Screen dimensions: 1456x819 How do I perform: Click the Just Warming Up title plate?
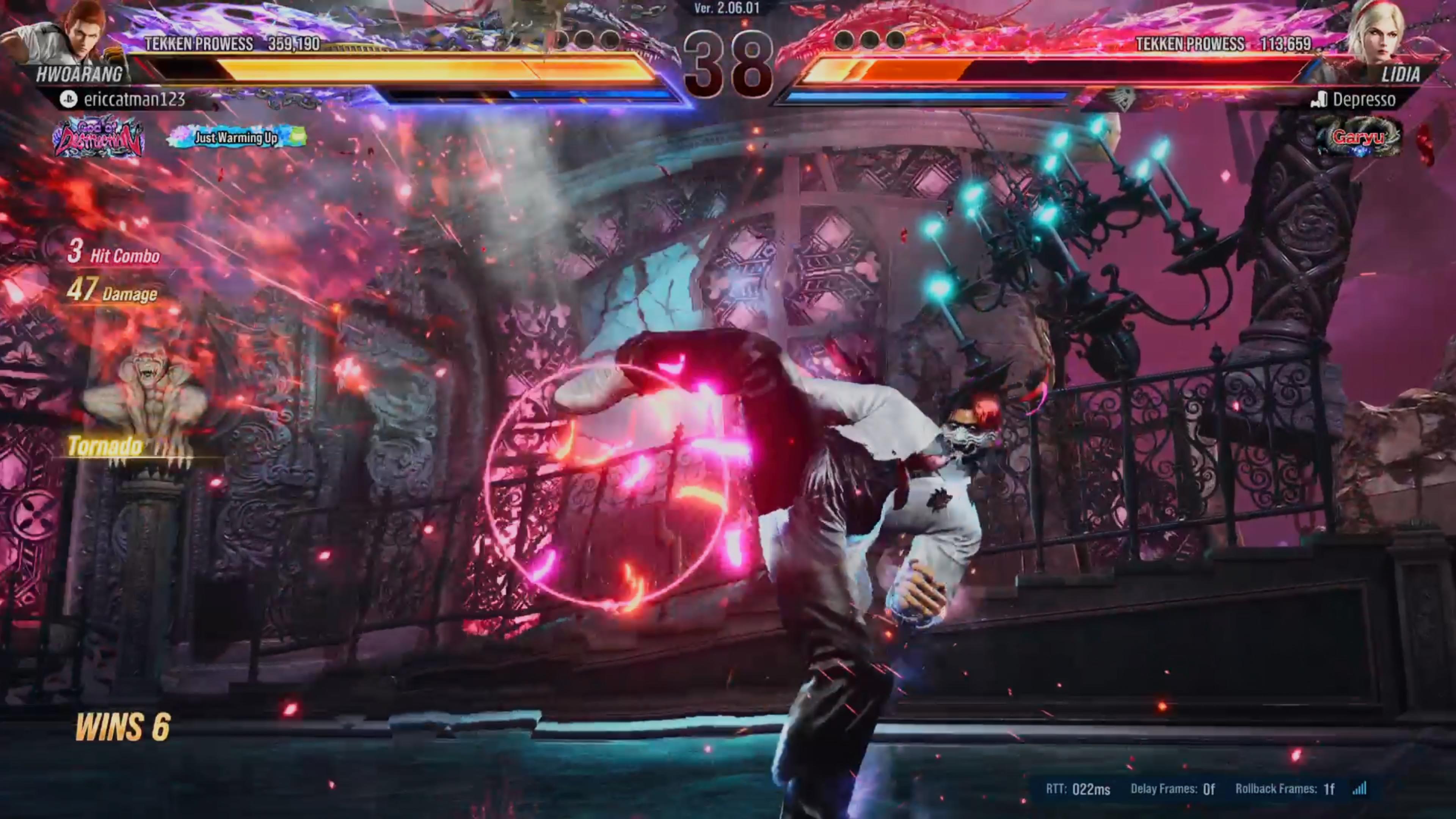(x=237, y=137)
